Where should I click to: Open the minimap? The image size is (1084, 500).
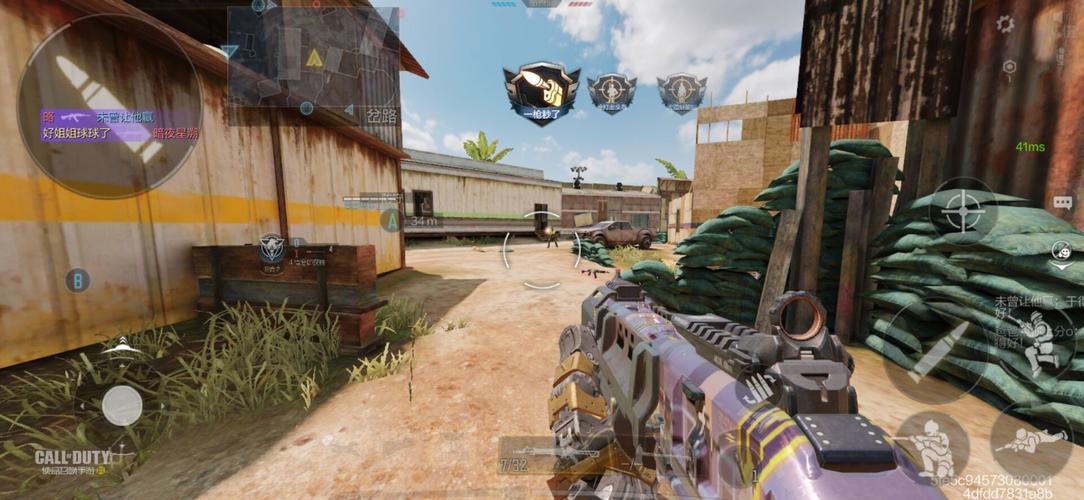click(x=312, y=57)
